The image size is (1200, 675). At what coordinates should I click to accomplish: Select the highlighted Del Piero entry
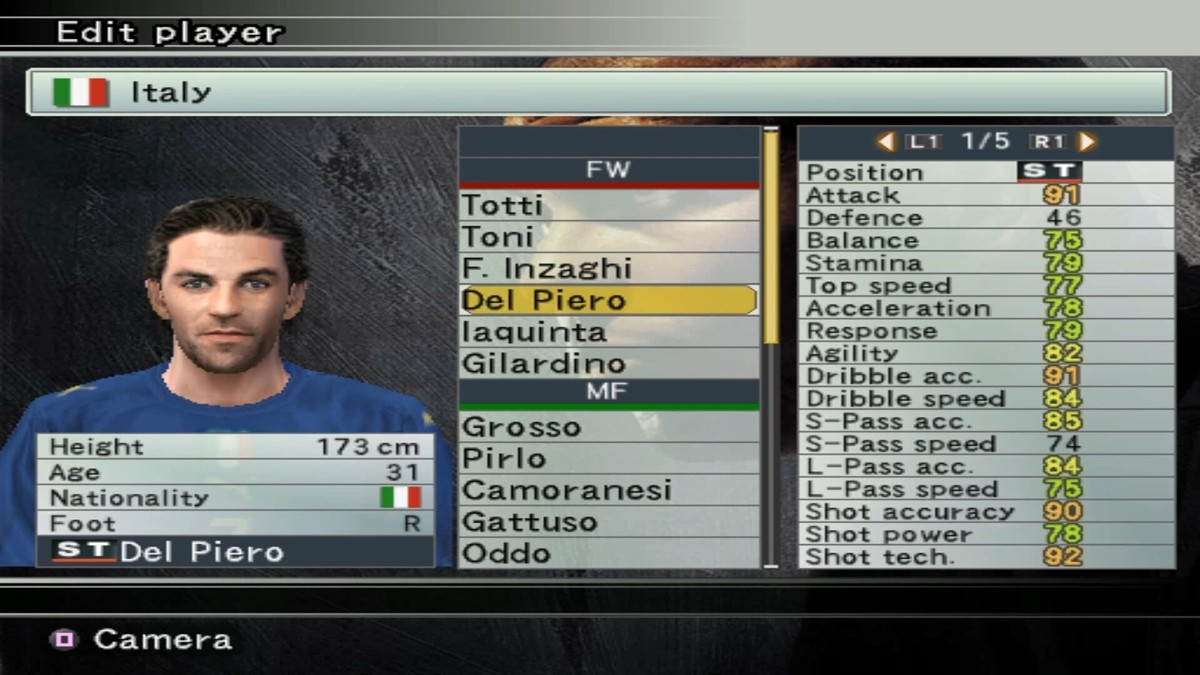608,300
